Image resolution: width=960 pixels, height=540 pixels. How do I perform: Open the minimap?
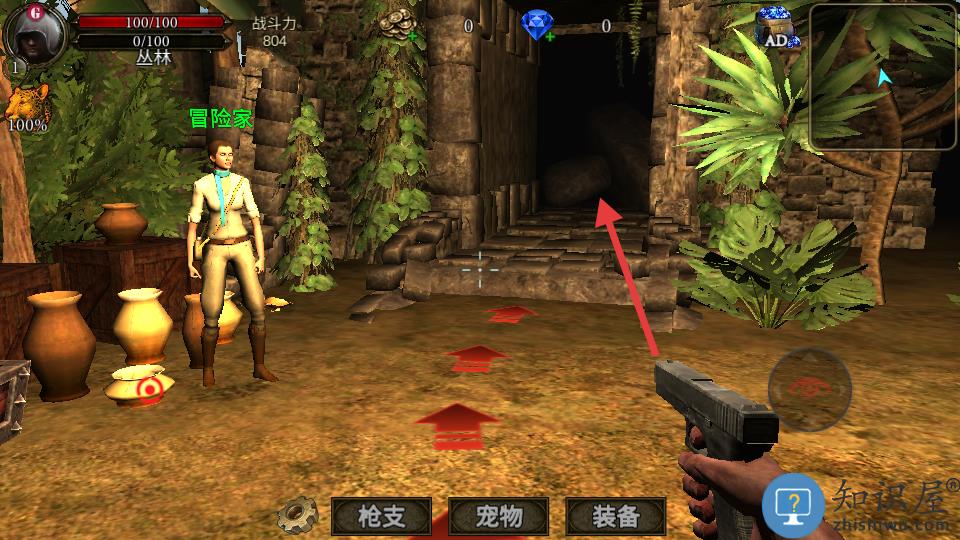(883, 77)
